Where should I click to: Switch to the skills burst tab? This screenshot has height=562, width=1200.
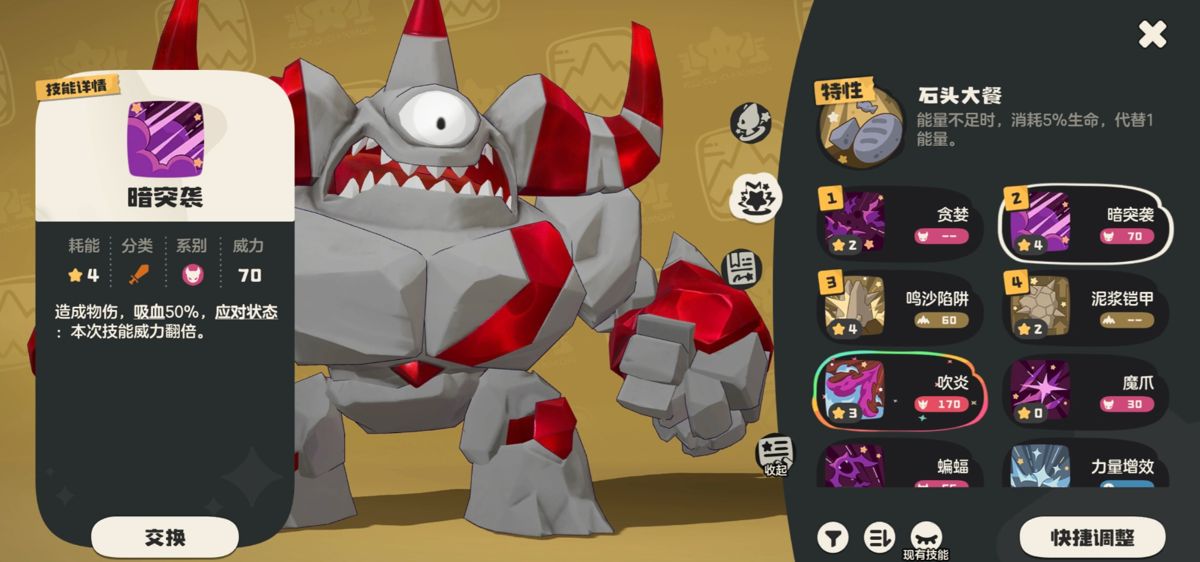point(757,197)
